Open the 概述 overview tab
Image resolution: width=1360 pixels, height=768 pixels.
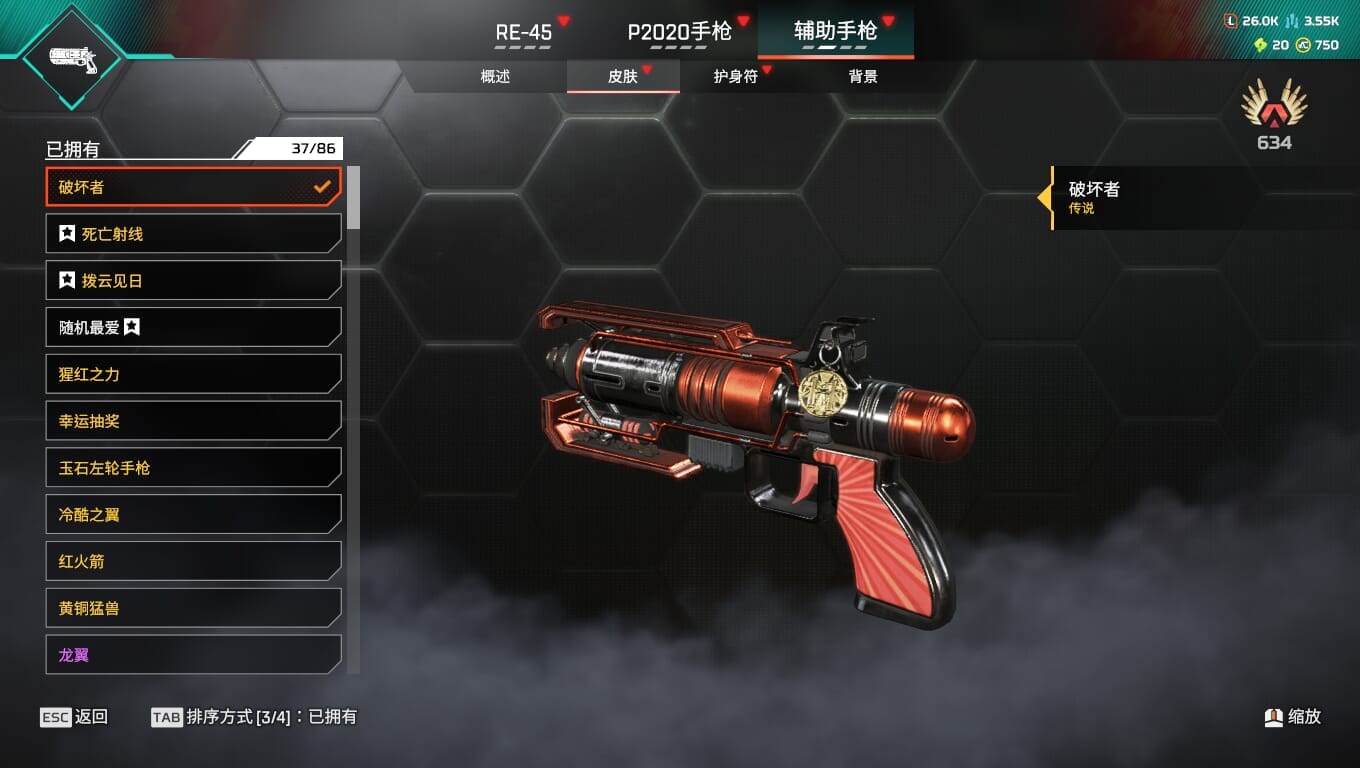(x=496, y=77)
